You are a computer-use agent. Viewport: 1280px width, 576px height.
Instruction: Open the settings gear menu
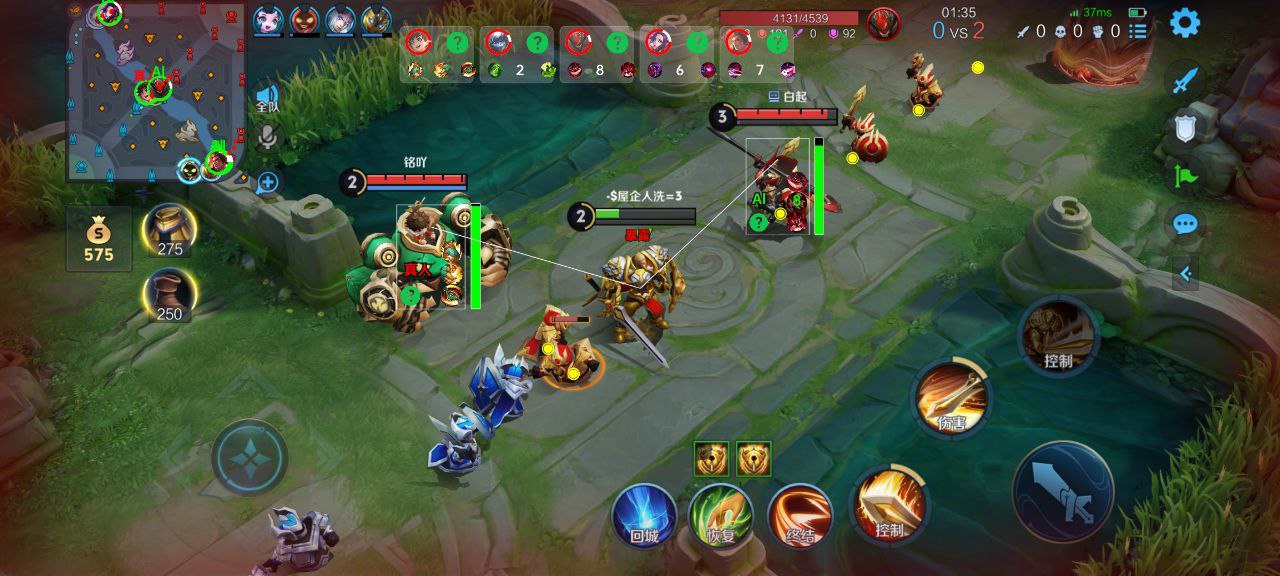click(x=1185, y=22)
